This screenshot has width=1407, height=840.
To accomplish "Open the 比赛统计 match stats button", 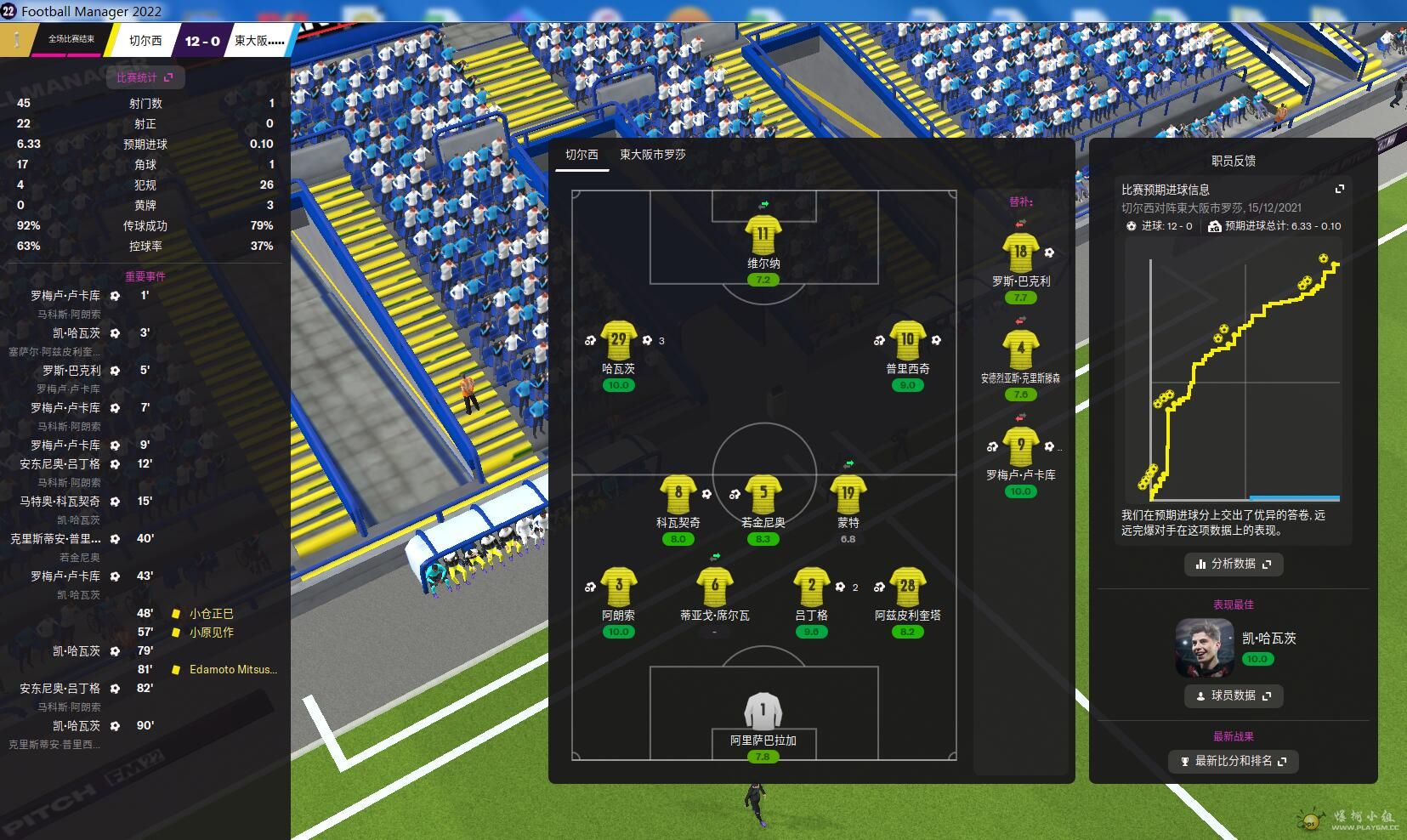I will tap(145, 77).
